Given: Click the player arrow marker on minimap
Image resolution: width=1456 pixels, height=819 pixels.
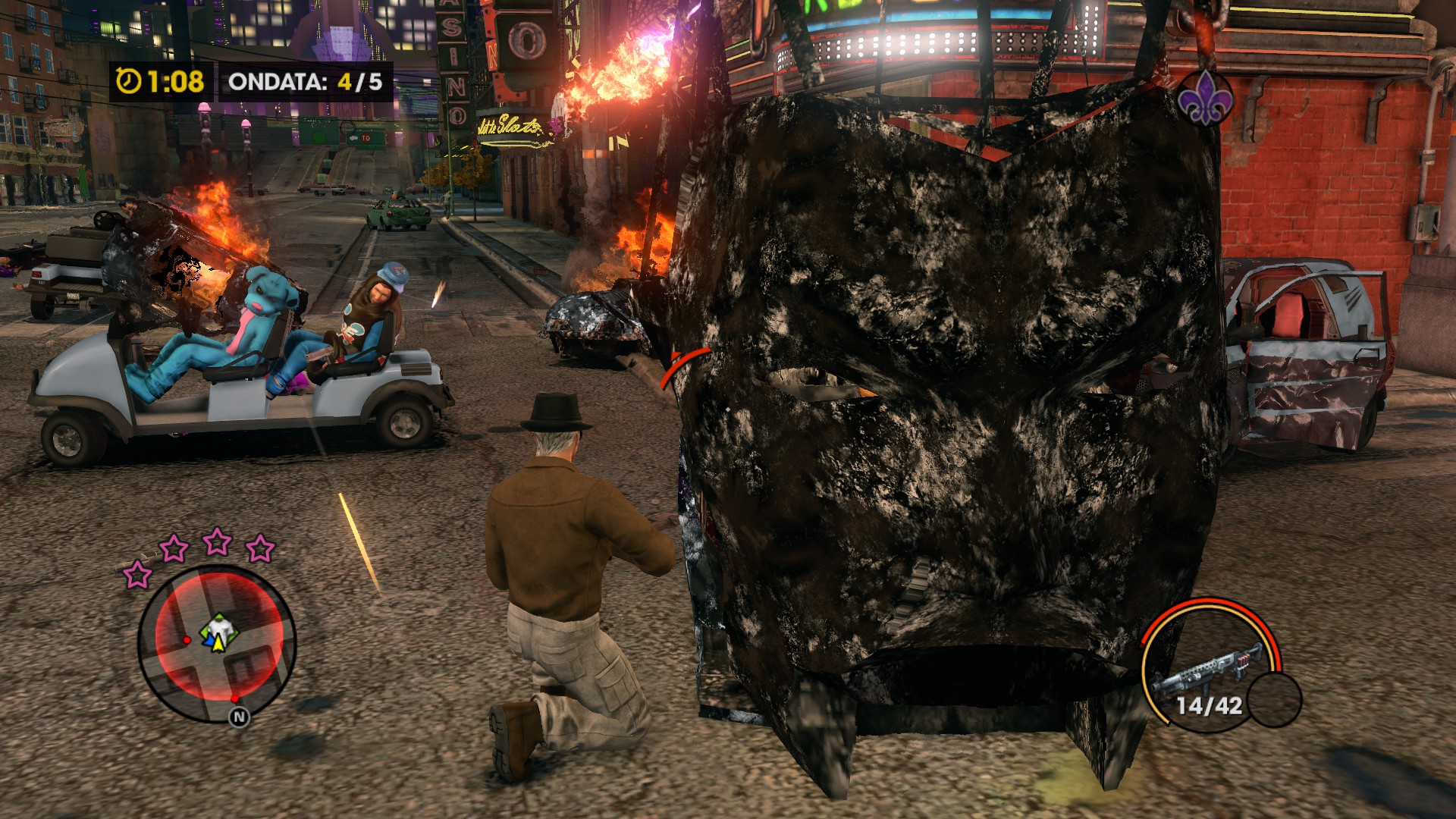Looking at the screenshot, I should pyautogui.click(x=218, y=643).
